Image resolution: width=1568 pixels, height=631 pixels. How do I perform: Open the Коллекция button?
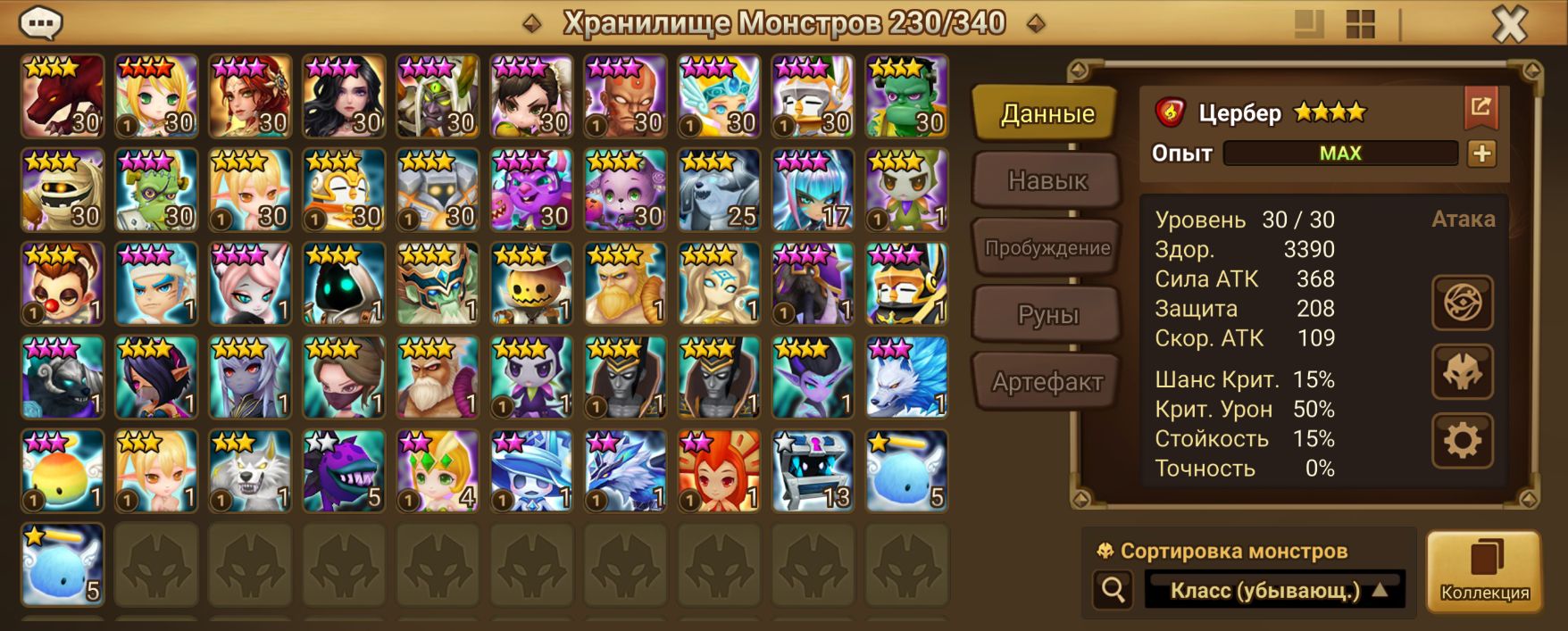tap(1484, 571)
